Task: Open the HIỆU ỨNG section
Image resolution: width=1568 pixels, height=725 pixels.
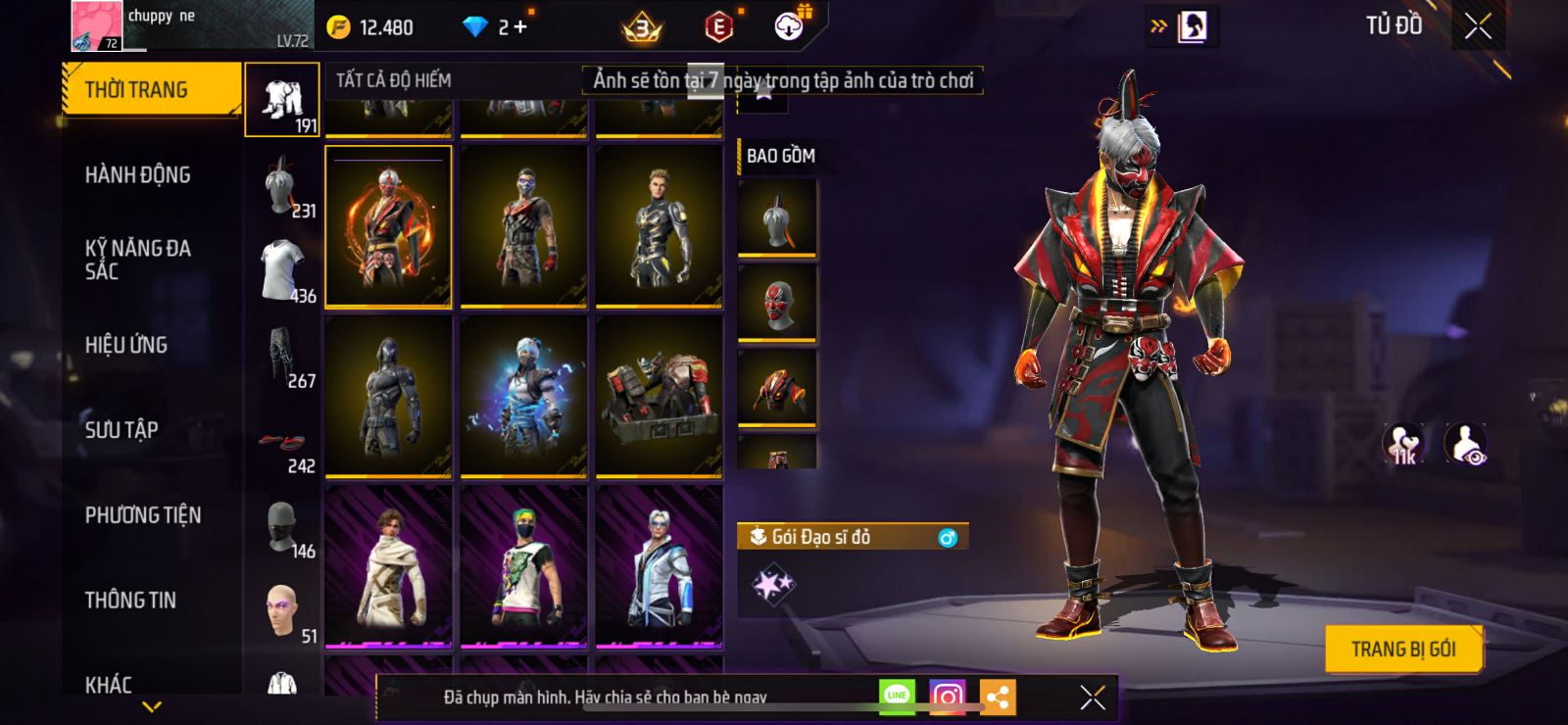Action: point(126,345)
